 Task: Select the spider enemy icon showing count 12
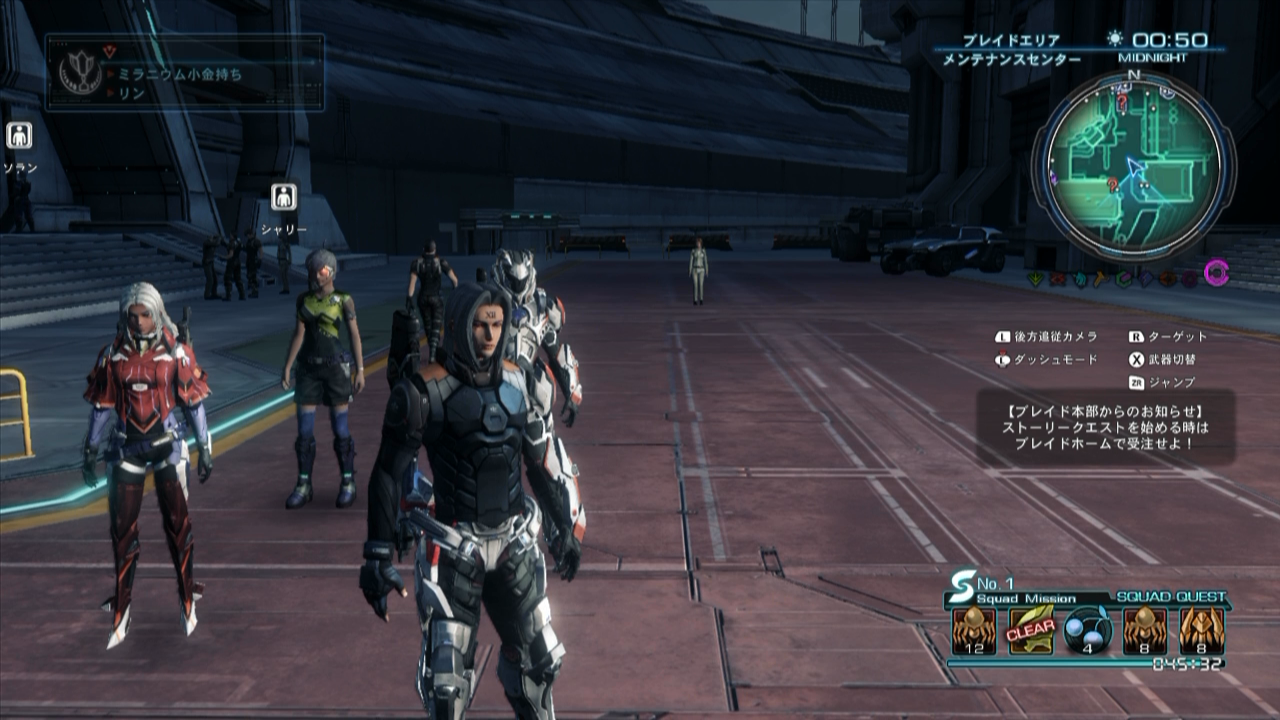(x=973, y=631)
